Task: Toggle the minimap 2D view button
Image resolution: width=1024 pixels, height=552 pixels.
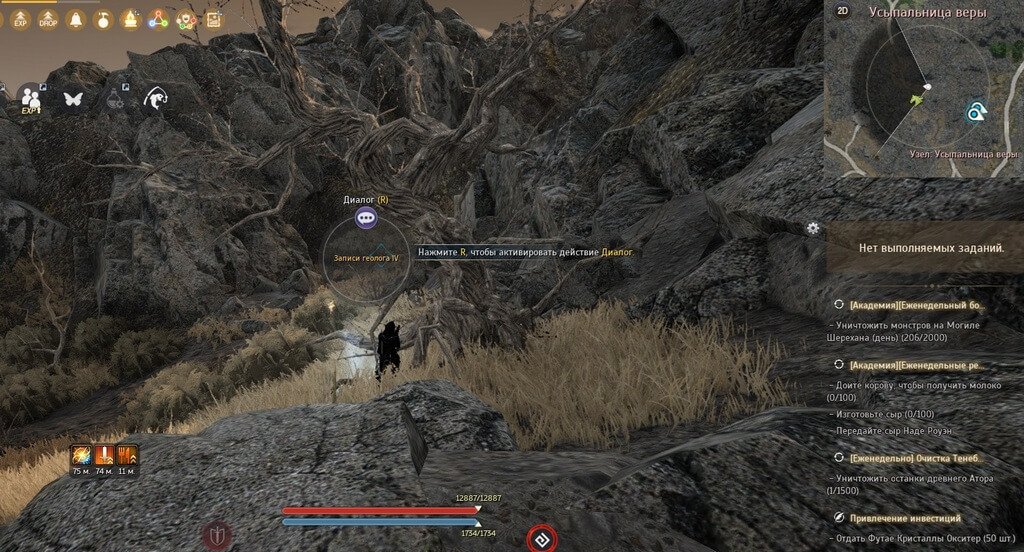Action: click(842, 10)
